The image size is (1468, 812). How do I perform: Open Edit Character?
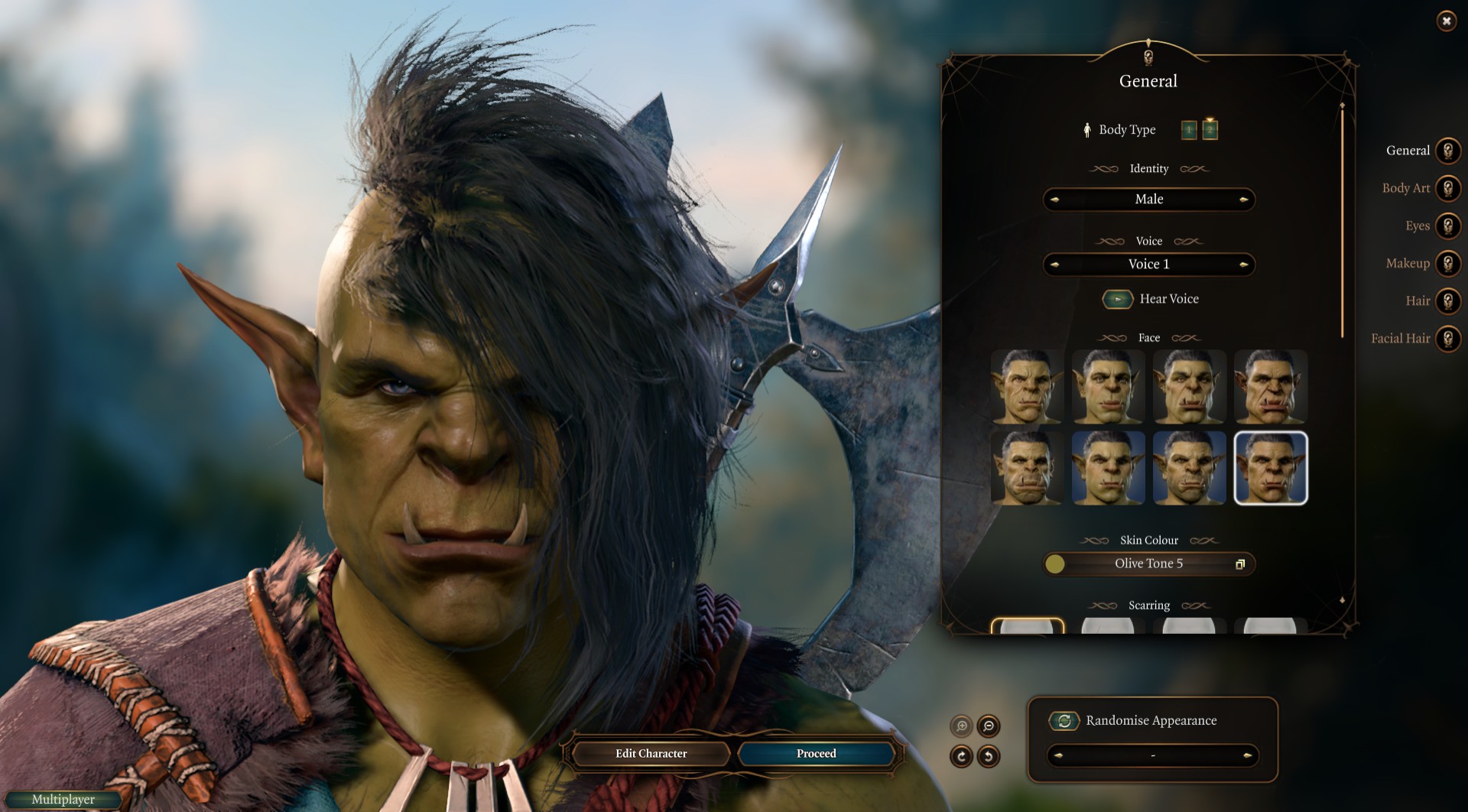click(x=651, y=754)
